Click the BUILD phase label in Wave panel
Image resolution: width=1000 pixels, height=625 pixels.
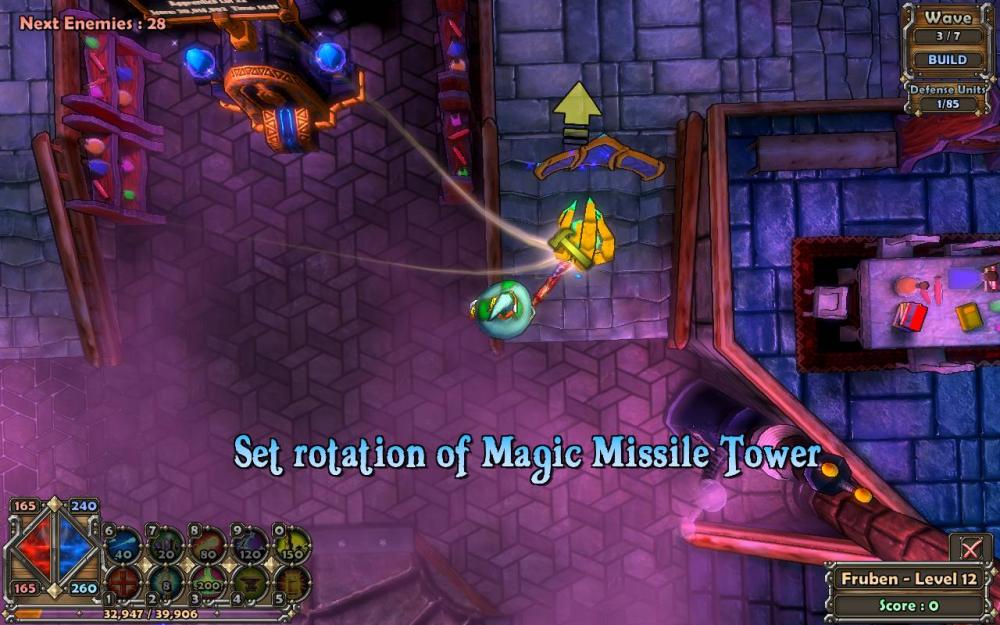[x=946, y=59]
